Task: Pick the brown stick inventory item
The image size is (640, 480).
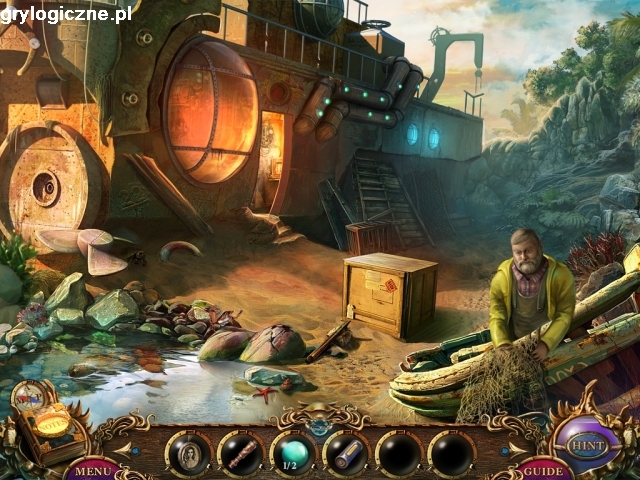Action: pos(241,452)
